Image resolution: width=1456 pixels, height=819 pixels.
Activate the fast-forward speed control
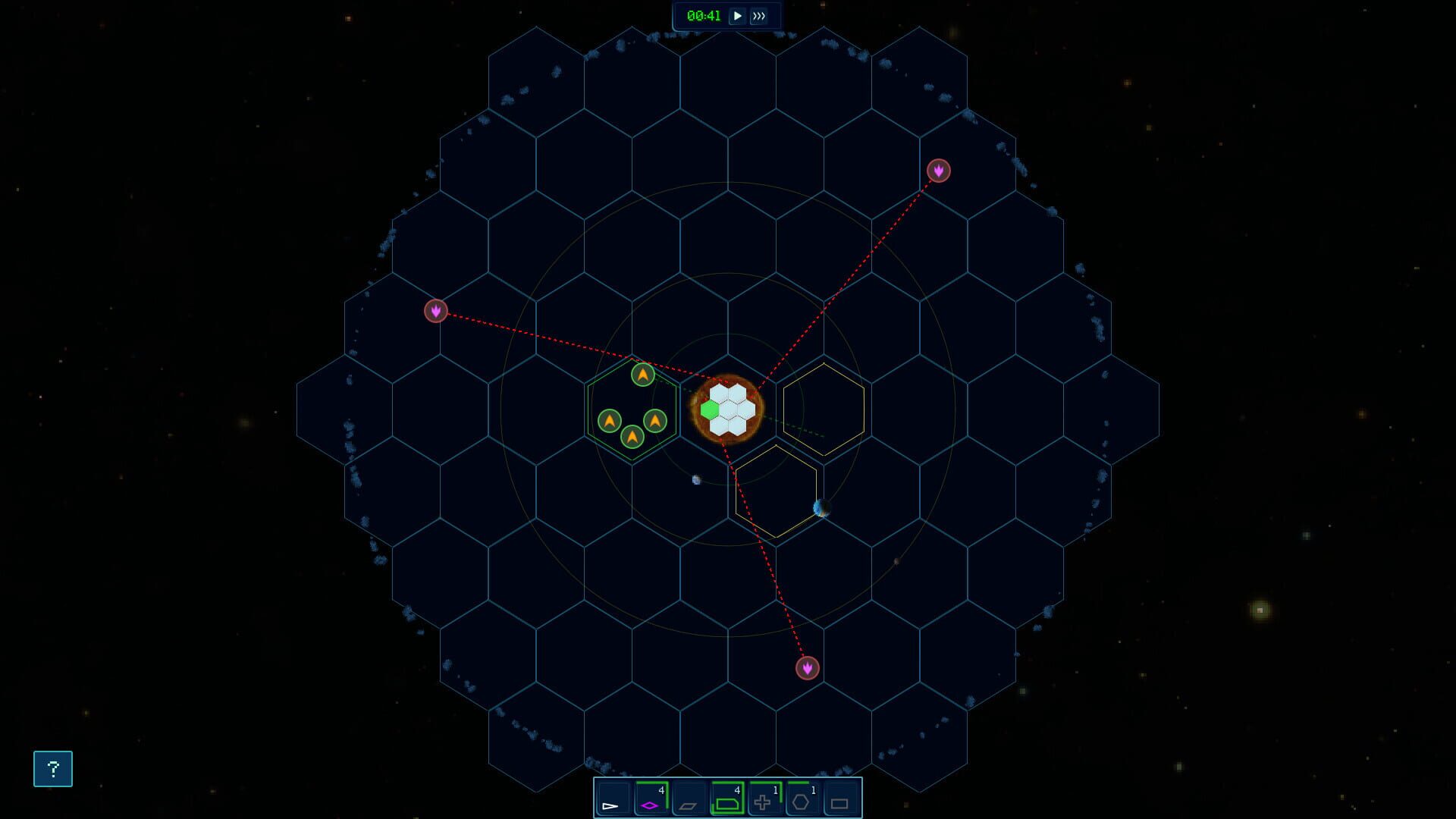(761, 14)
